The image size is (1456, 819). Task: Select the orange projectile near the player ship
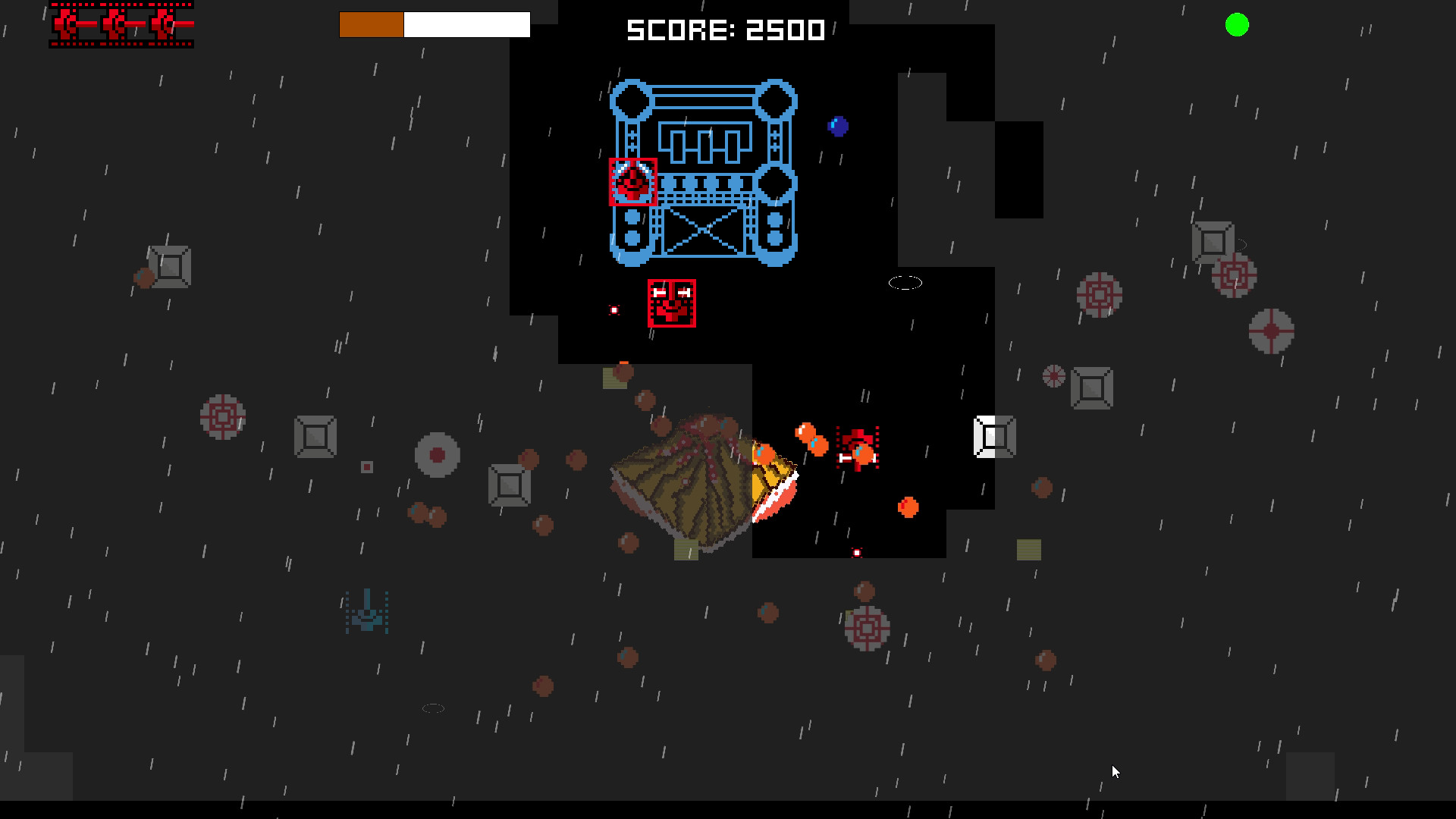tap(806, 431)
